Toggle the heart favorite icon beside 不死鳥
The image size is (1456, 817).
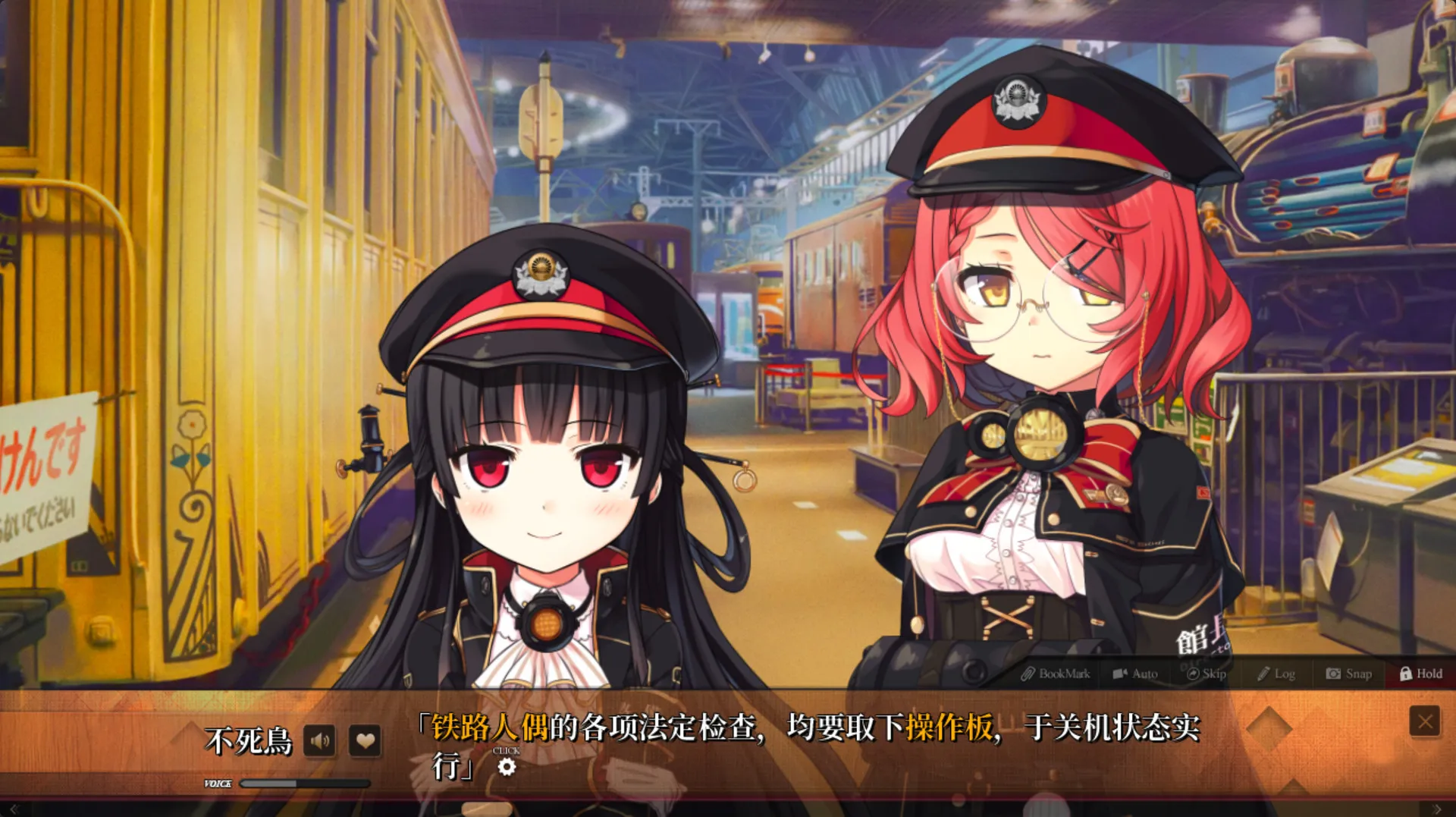(366, 741)
